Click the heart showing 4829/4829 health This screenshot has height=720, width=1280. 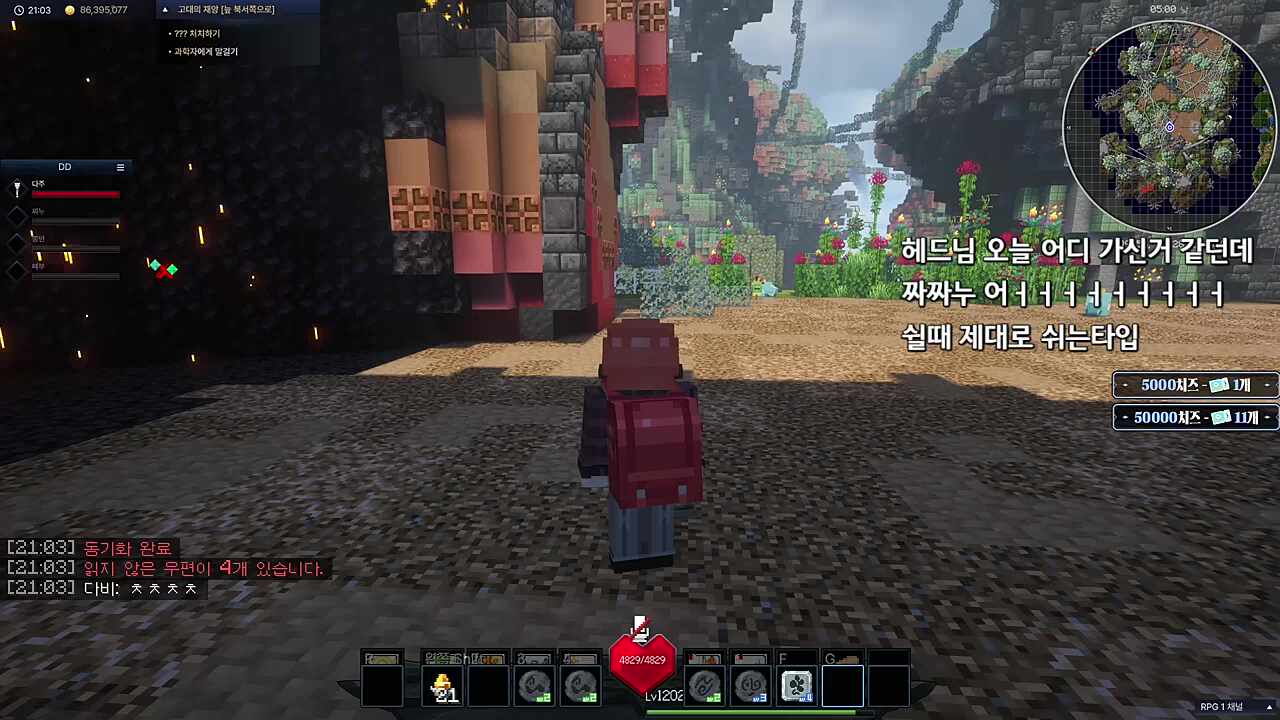point(644,660)
